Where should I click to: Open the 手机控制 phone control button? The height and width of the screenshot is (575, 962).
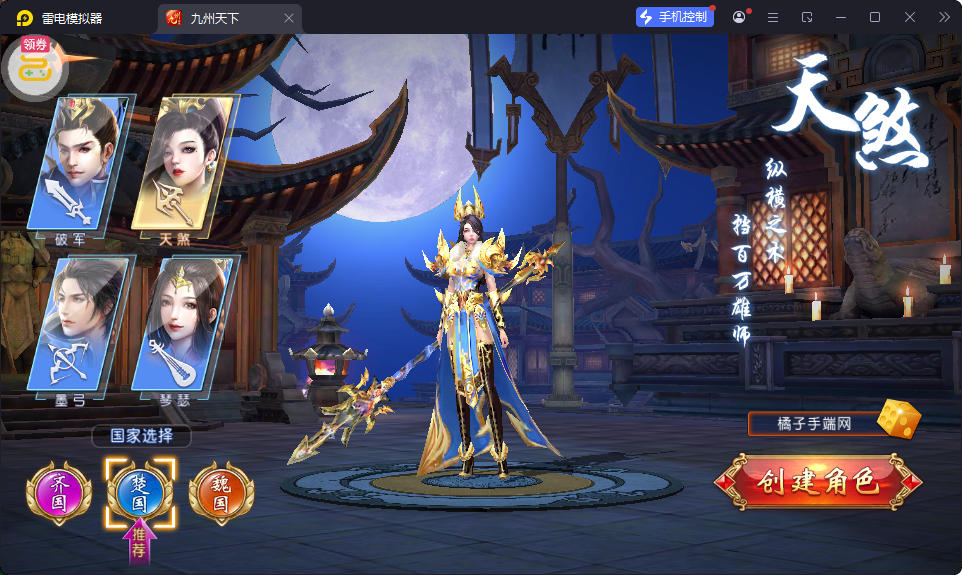[675, 17]
